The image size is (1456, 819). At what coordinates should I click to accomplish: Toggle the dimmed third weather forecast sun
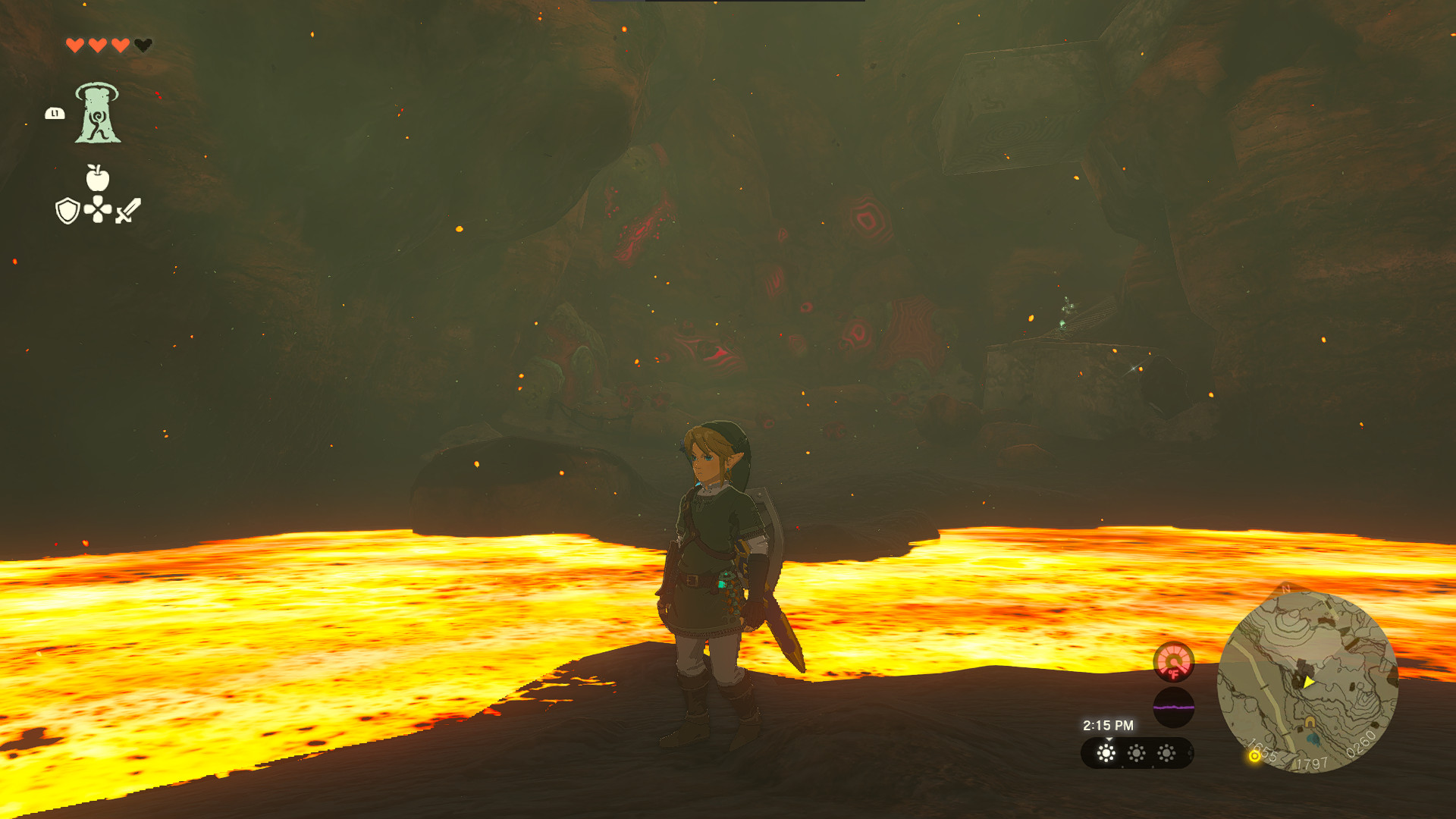[x=1166, y=755]
